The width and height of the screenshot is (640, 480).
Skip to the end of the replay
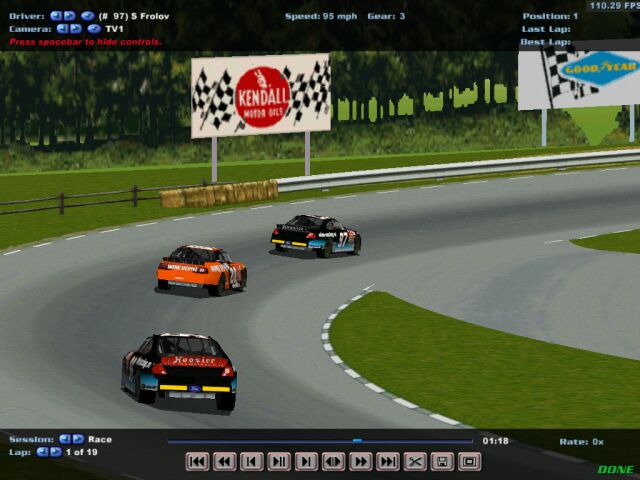[388, 461]
